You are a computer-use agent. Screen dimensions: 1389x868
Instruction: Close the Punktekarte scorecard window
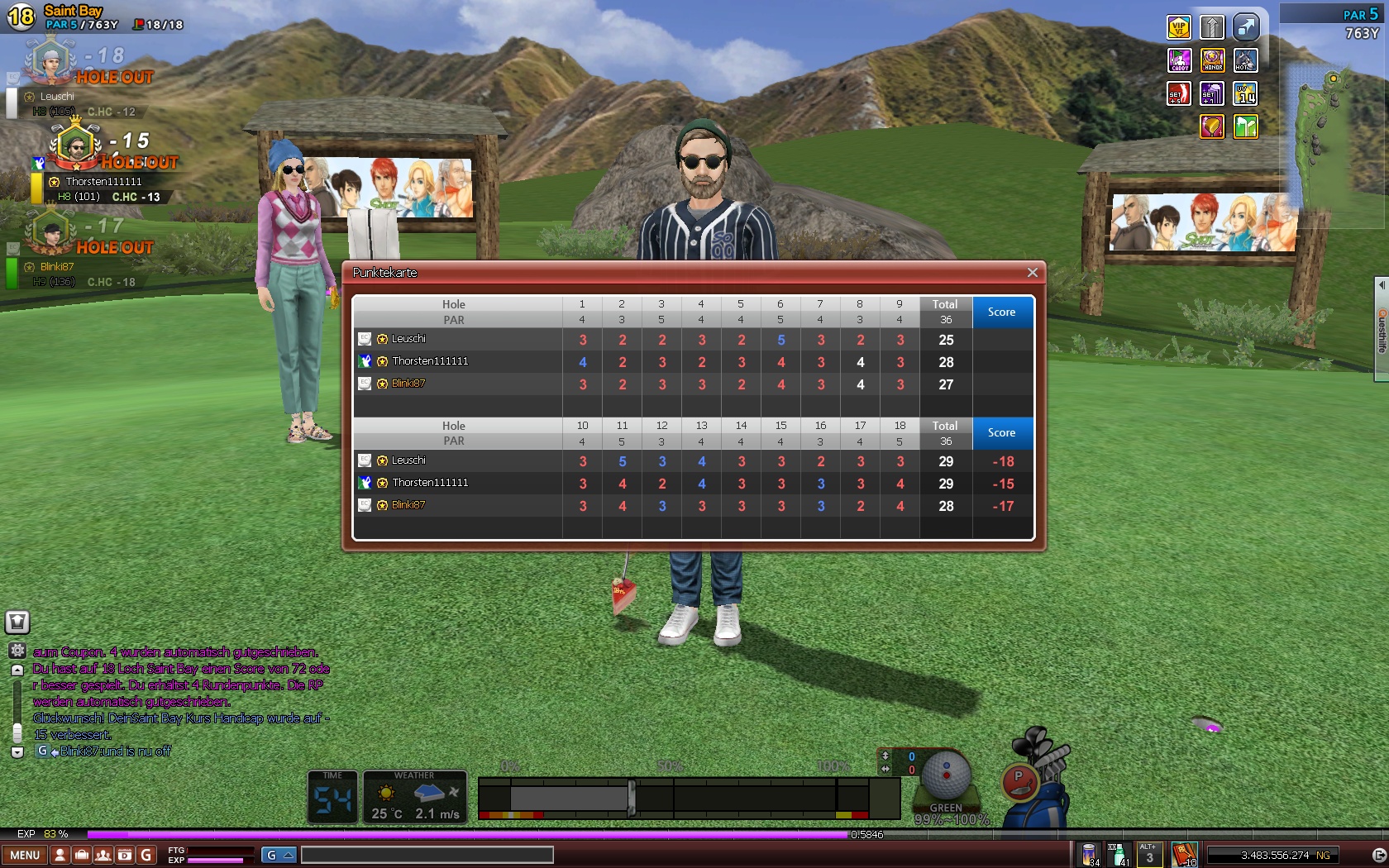(1032, 273)
